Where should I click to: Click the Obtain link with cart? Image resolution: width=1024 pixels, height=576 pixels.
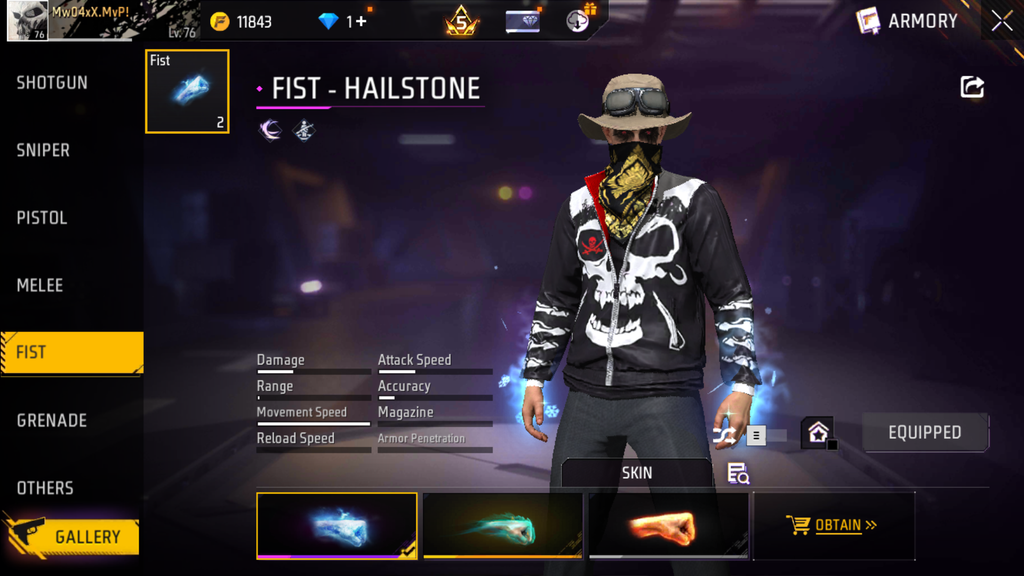point(832,525)
